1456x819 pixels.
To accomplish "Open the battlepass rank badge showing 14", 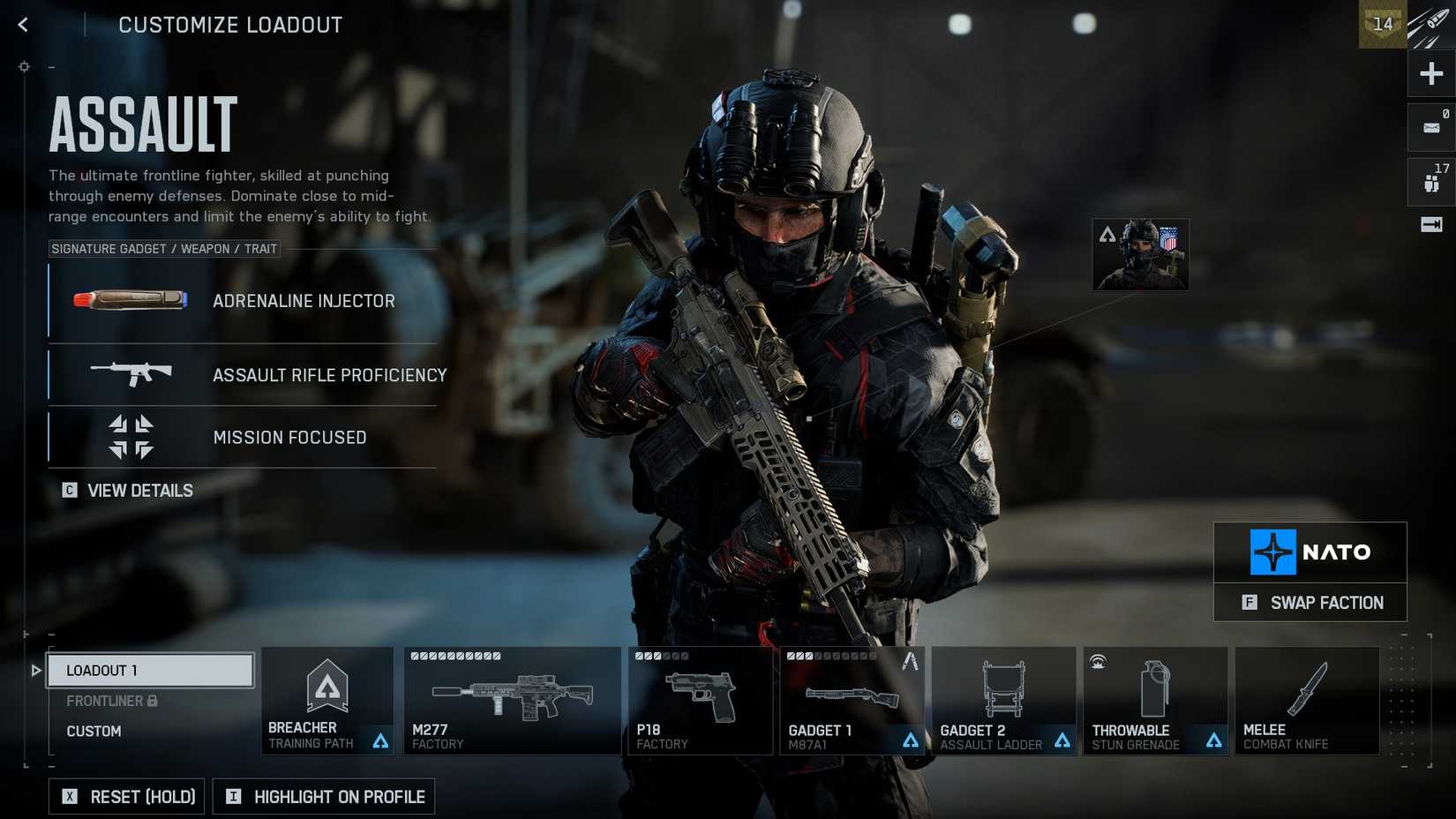I will point(1383,25).
